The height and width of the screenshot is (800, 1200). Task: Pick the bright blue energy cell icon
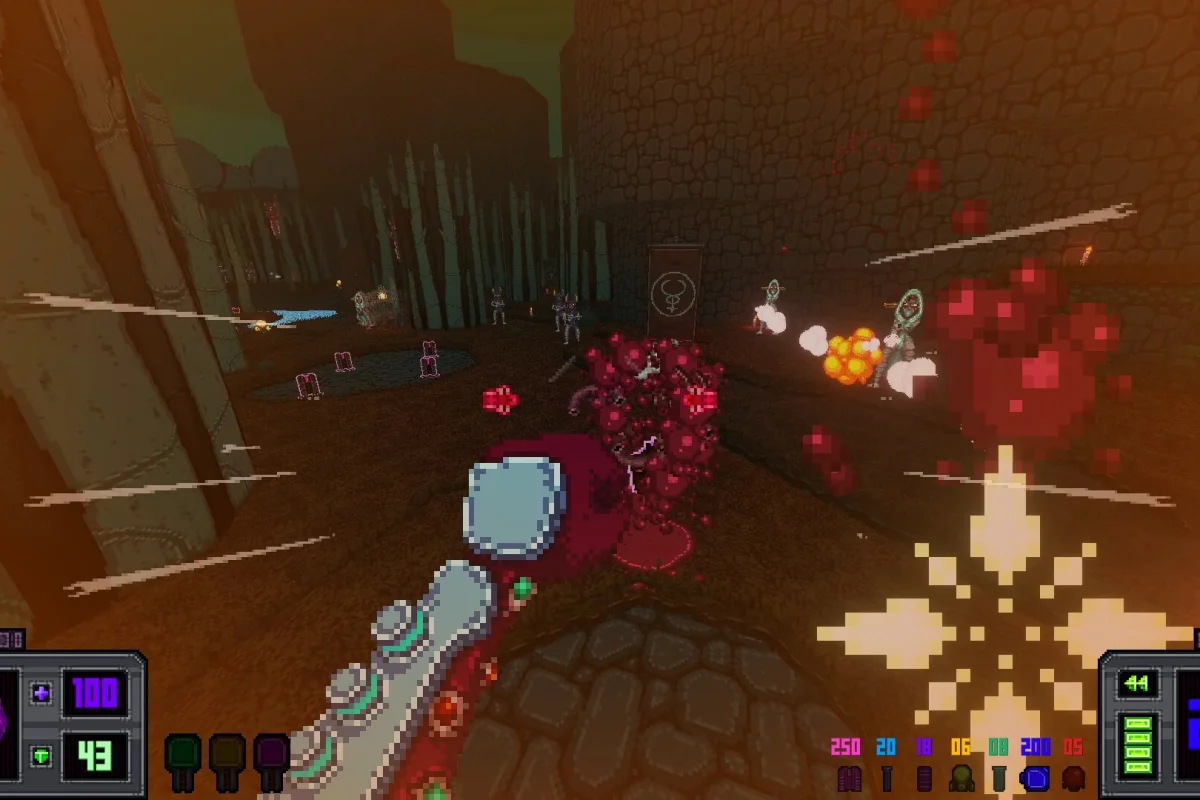1035,779
